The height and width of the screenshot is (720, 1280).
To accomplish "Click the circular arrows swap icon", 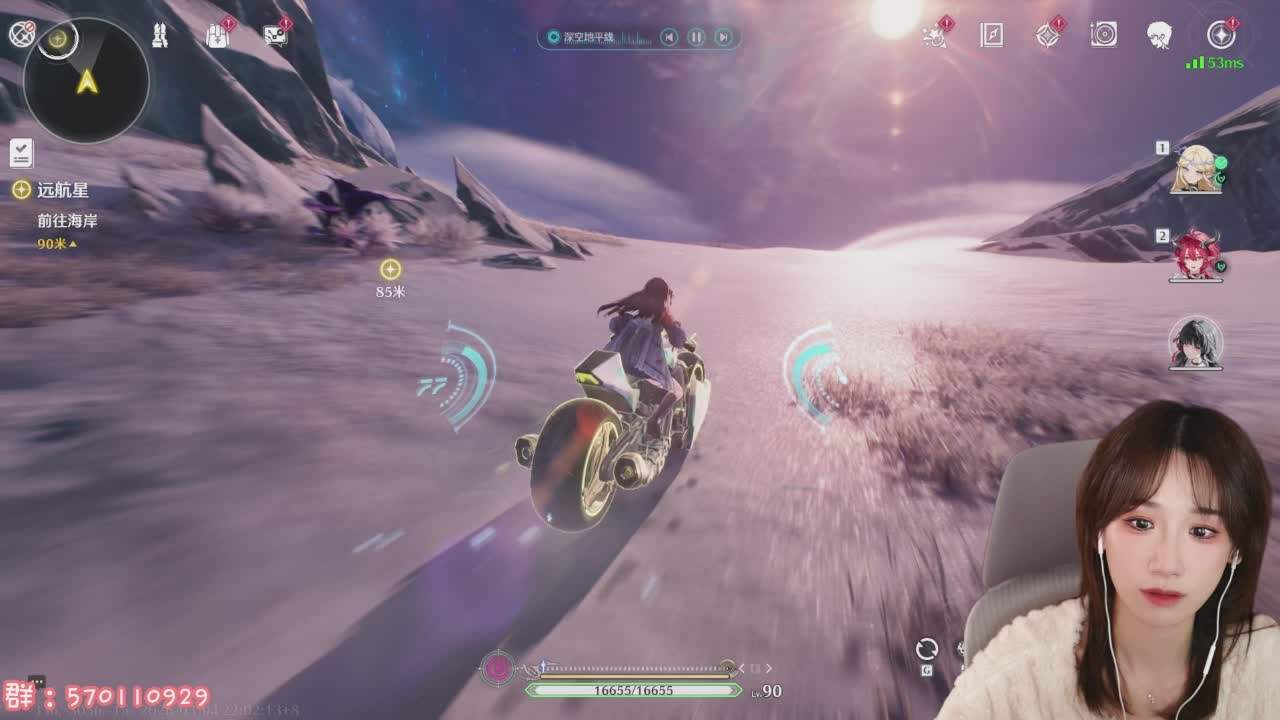I will [x=927, y=650].
